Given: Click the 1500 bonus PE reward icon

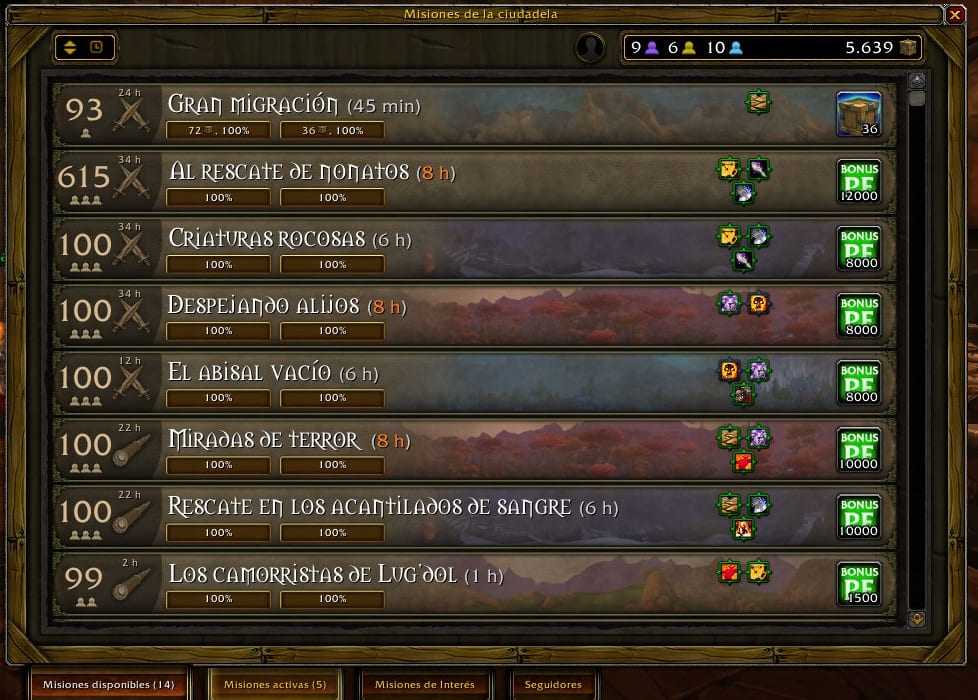Looking at the screenshot, I should 858,583.
